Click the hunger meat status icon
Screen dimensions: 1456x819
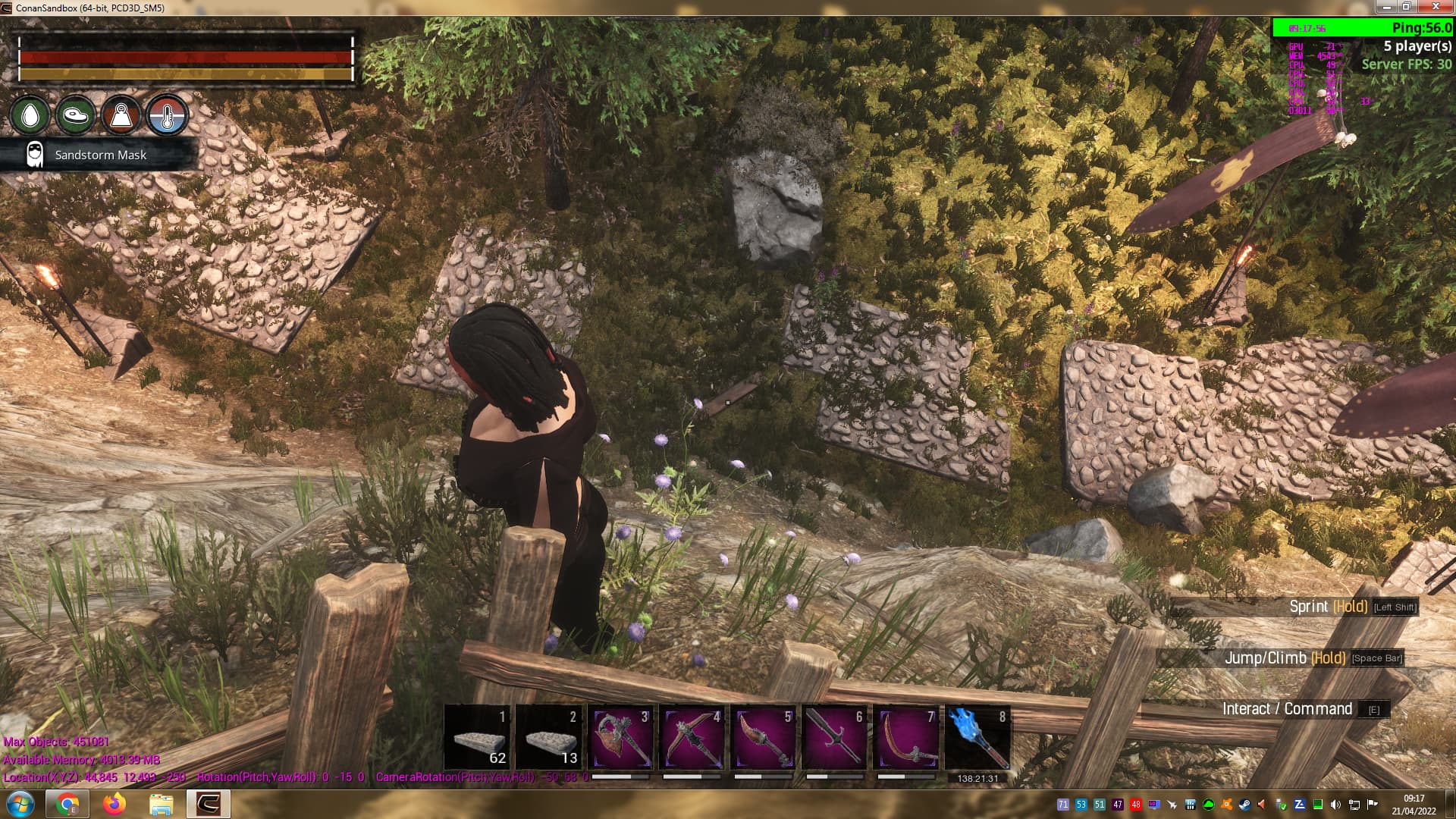tap(76, 116)
